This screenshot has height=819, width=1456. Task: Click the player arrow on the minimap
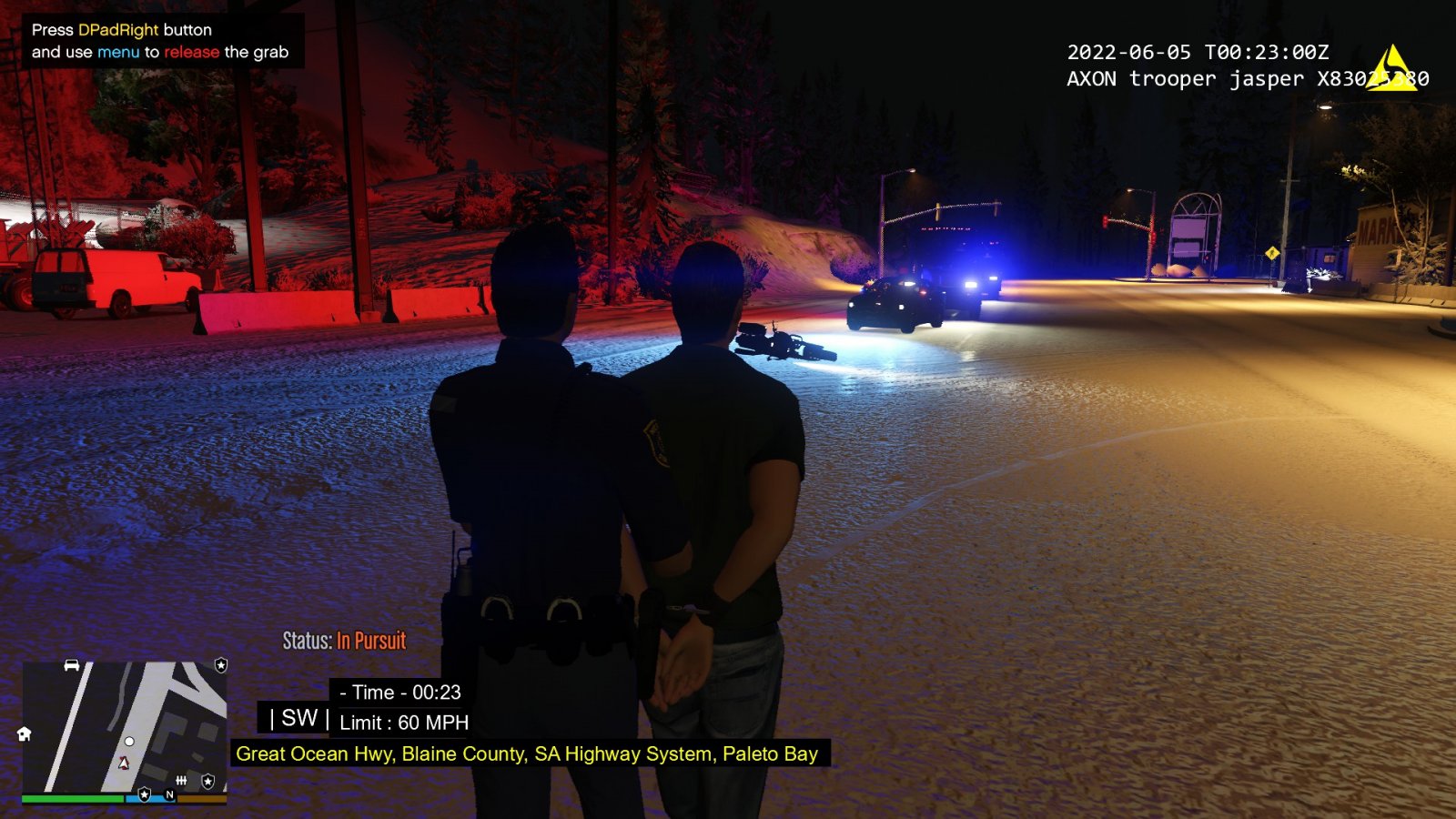(125, 763)
